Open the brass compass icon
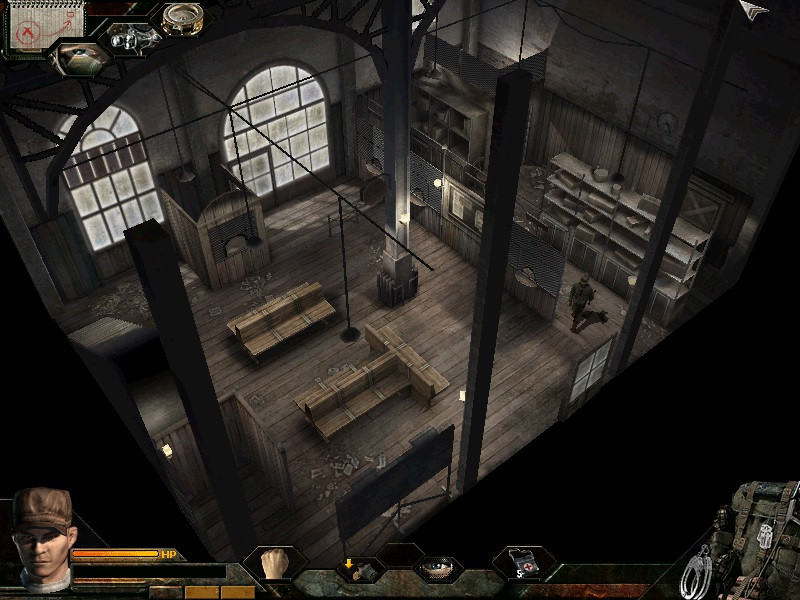The image size is (800, 600). [x=182, y=17]
